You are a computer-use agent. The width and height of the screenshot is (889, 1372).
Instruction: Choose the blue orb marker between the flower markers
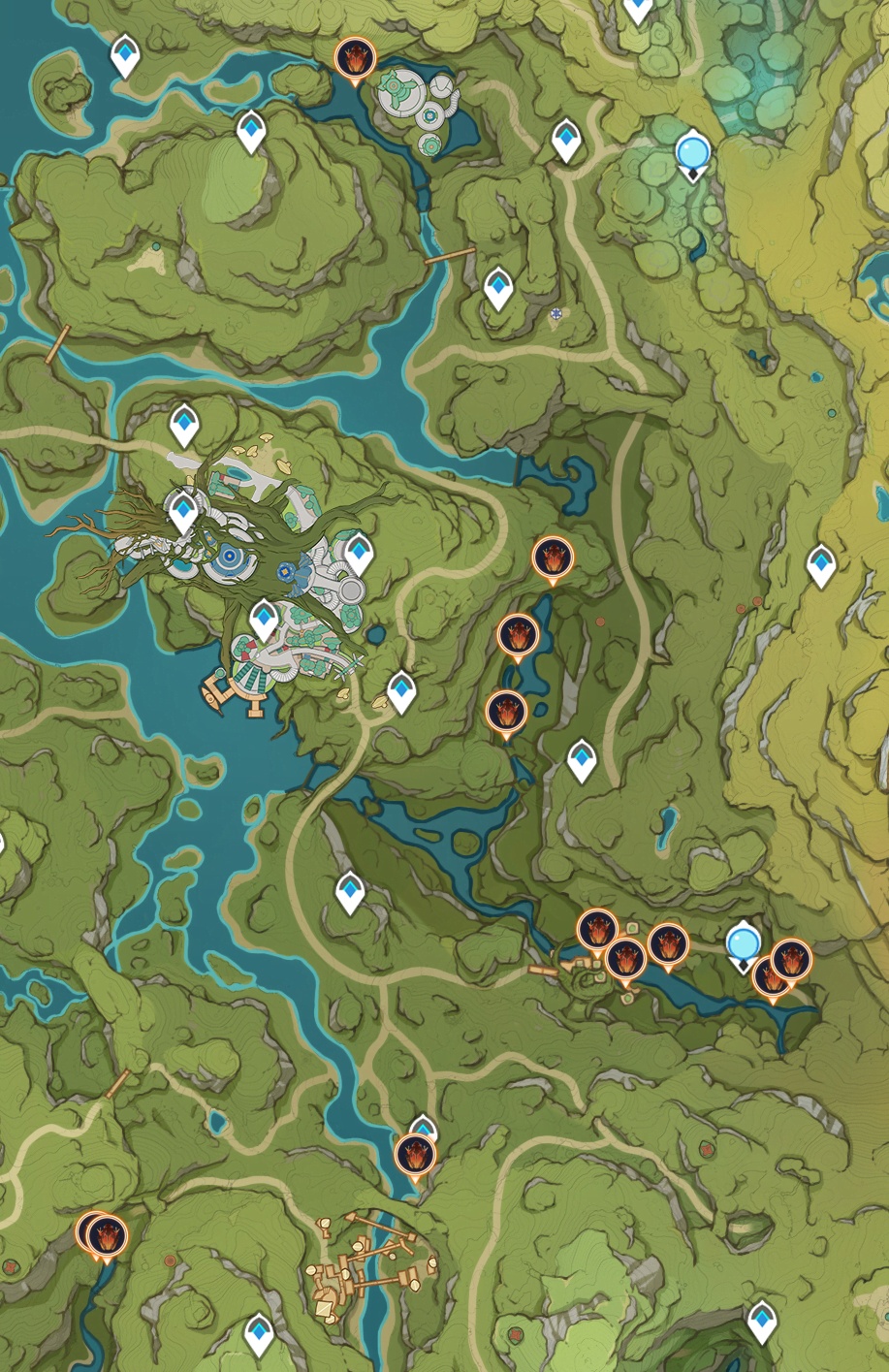[743, 943]
